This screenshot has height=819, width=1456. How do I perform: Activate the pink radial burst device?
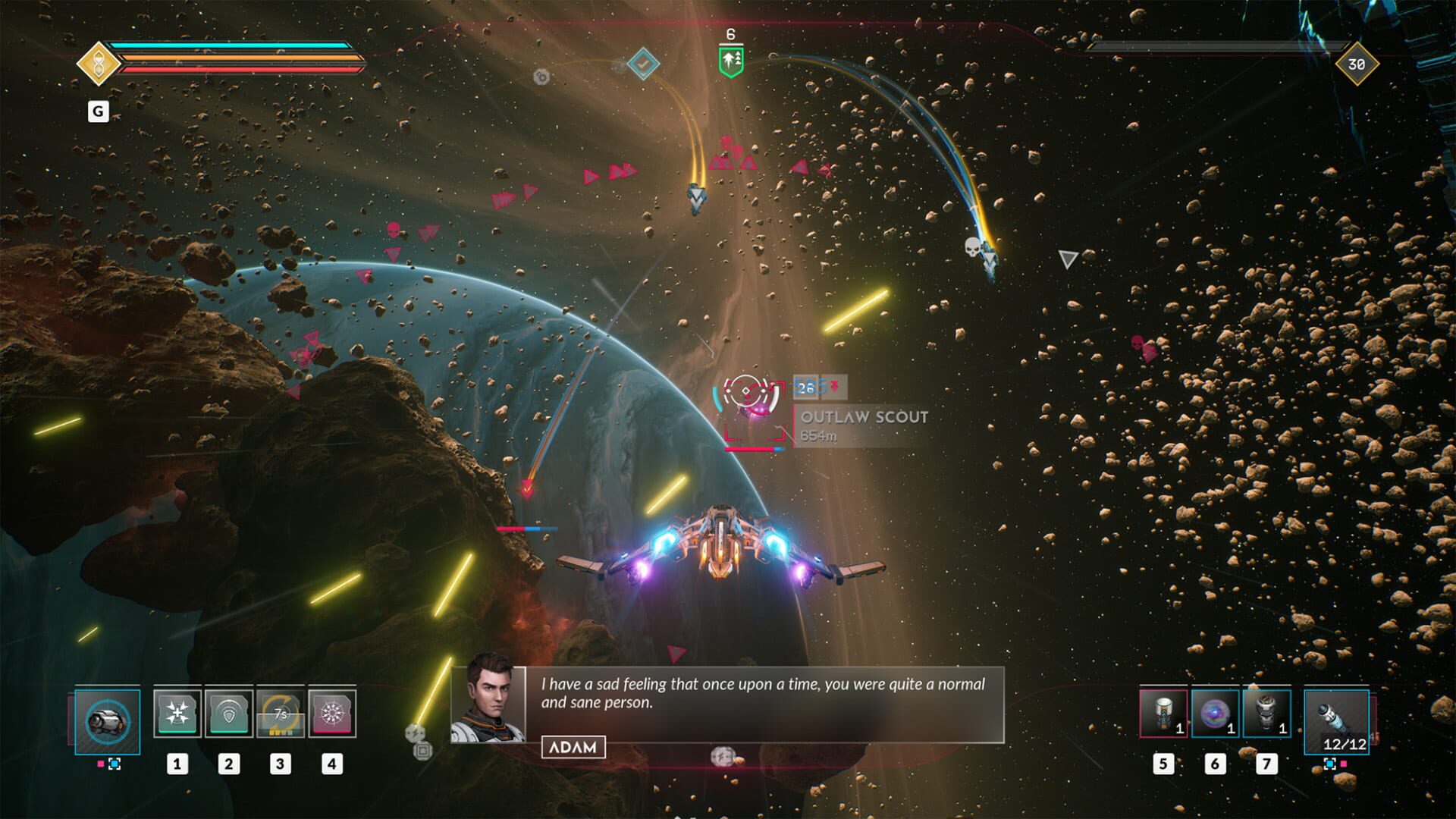click(331, 713)
